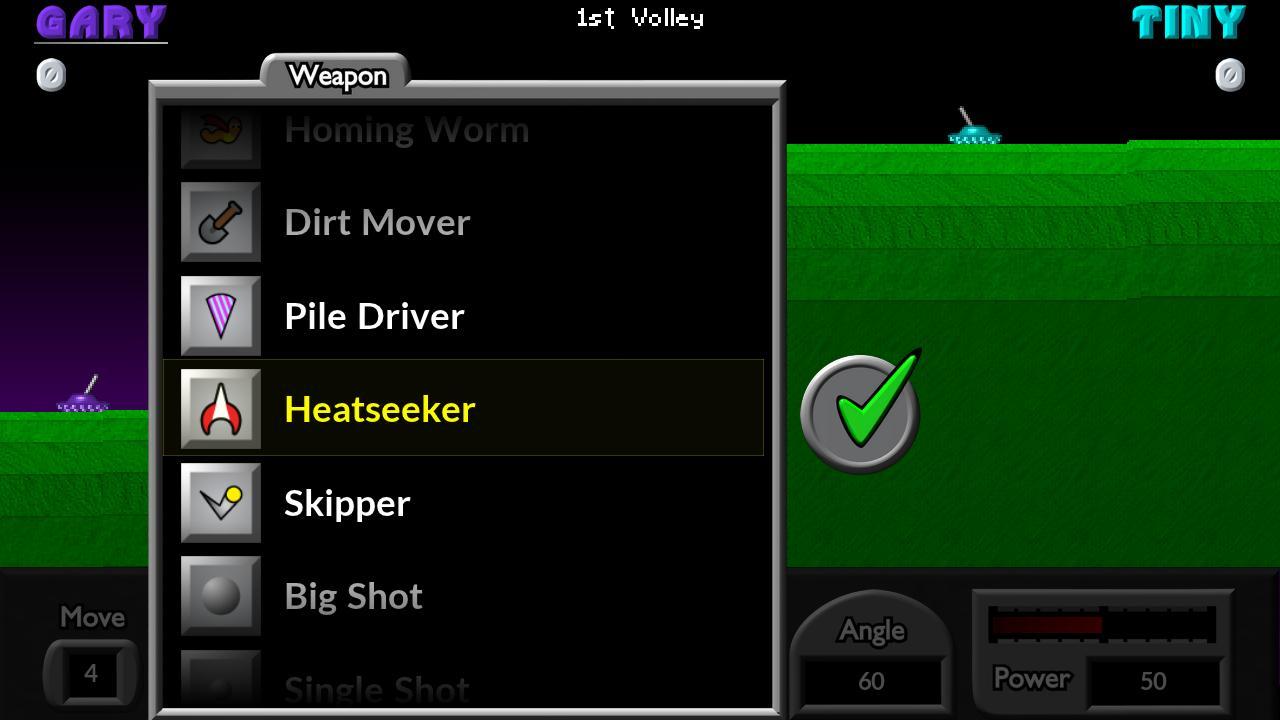Select the Heatseeker missile icon
The width and height of the screenshot is (1280, 720).
pyautogui.click(x=220, y=408)
